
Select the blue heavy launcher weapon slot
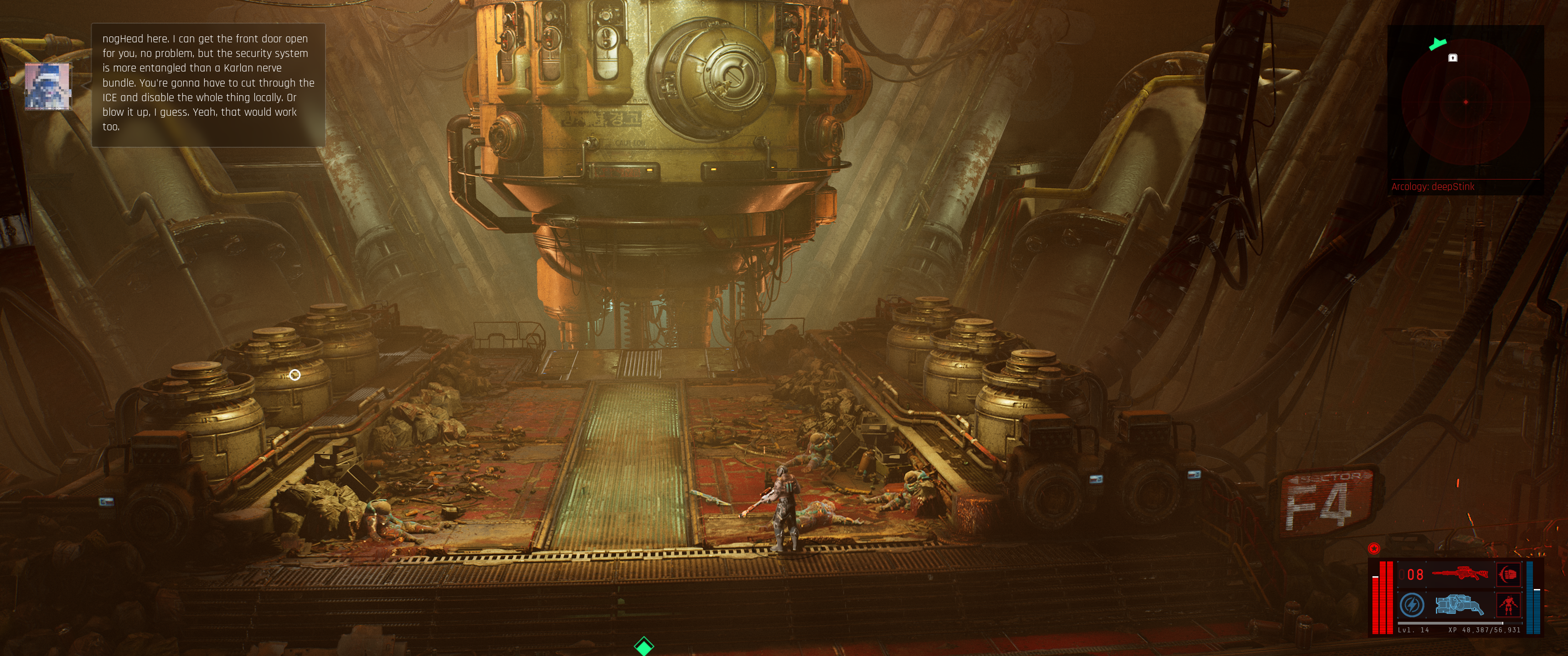tap(1460, 605)
